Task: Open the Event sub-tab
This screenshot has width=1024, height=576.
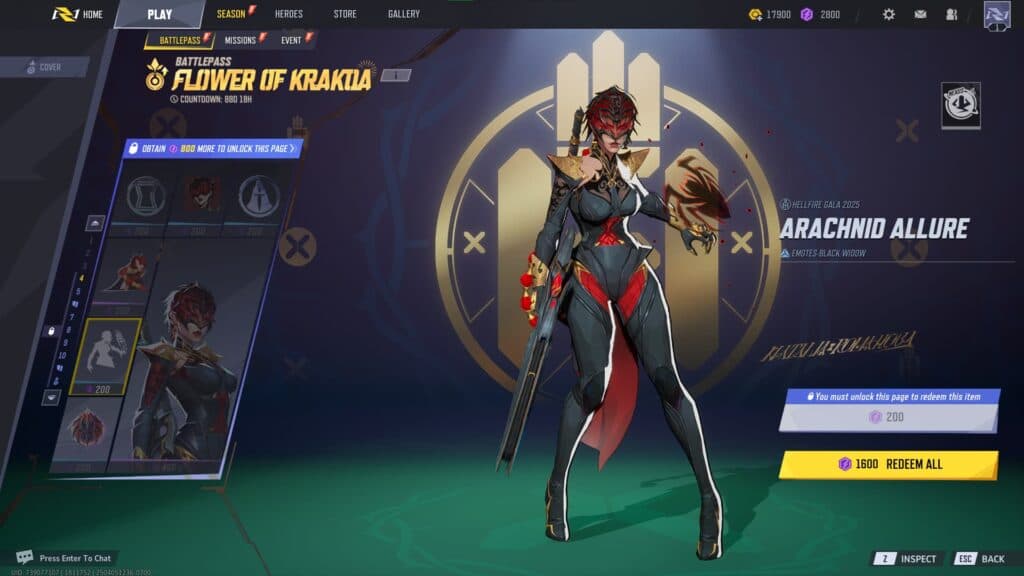Action: (292, 40)
